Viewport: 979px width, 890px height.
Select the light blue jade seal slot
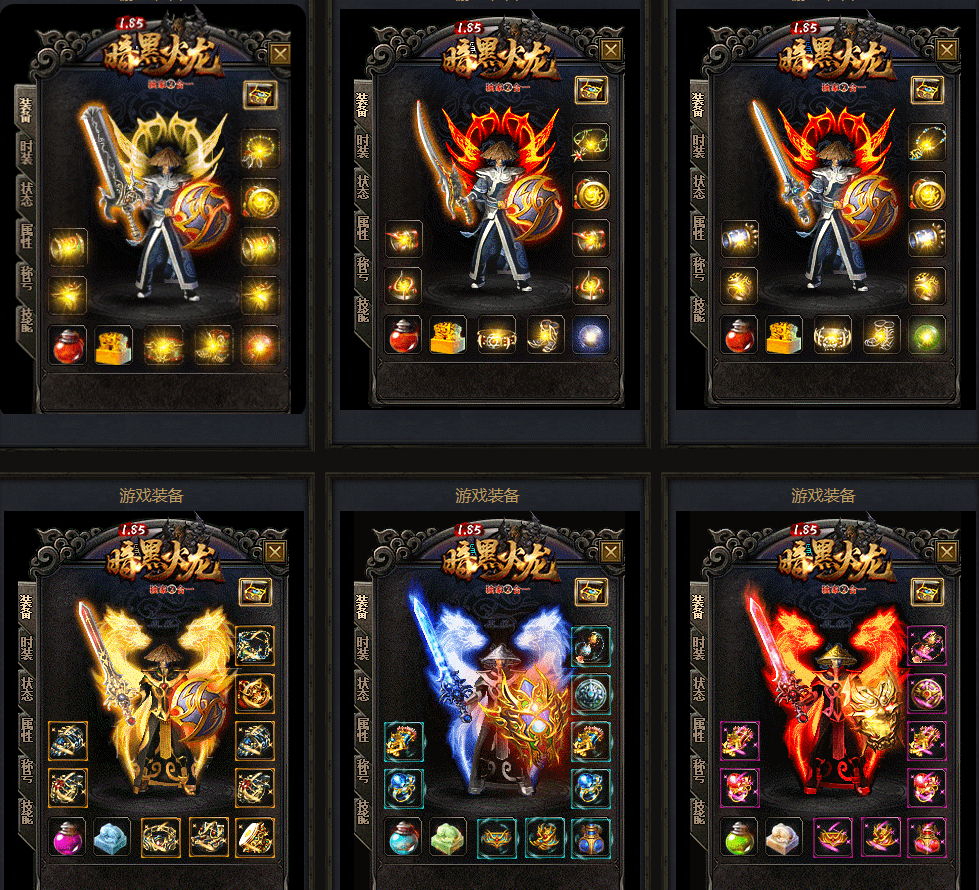[x=114, y=837]
